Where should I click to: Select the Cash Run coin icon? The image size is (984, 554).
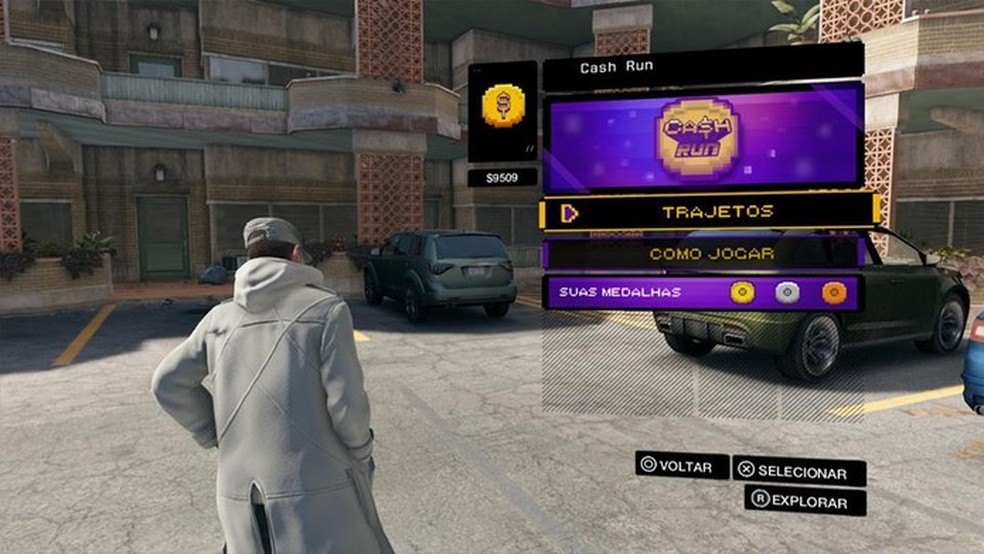501,107
